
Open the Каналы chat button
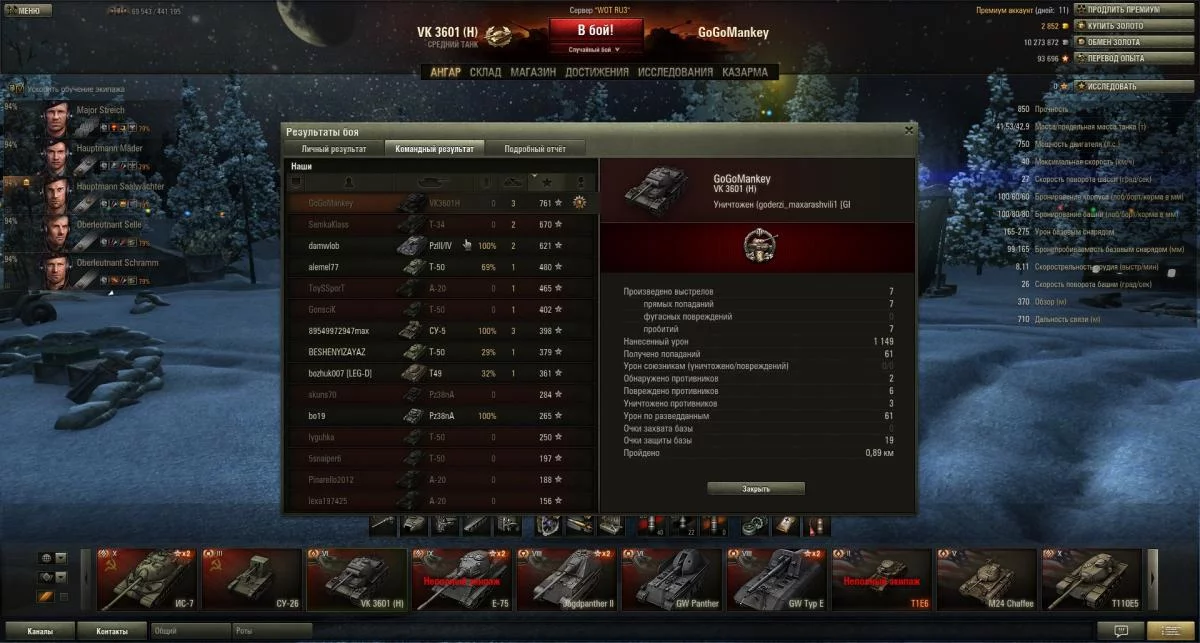tap(41, 631)
